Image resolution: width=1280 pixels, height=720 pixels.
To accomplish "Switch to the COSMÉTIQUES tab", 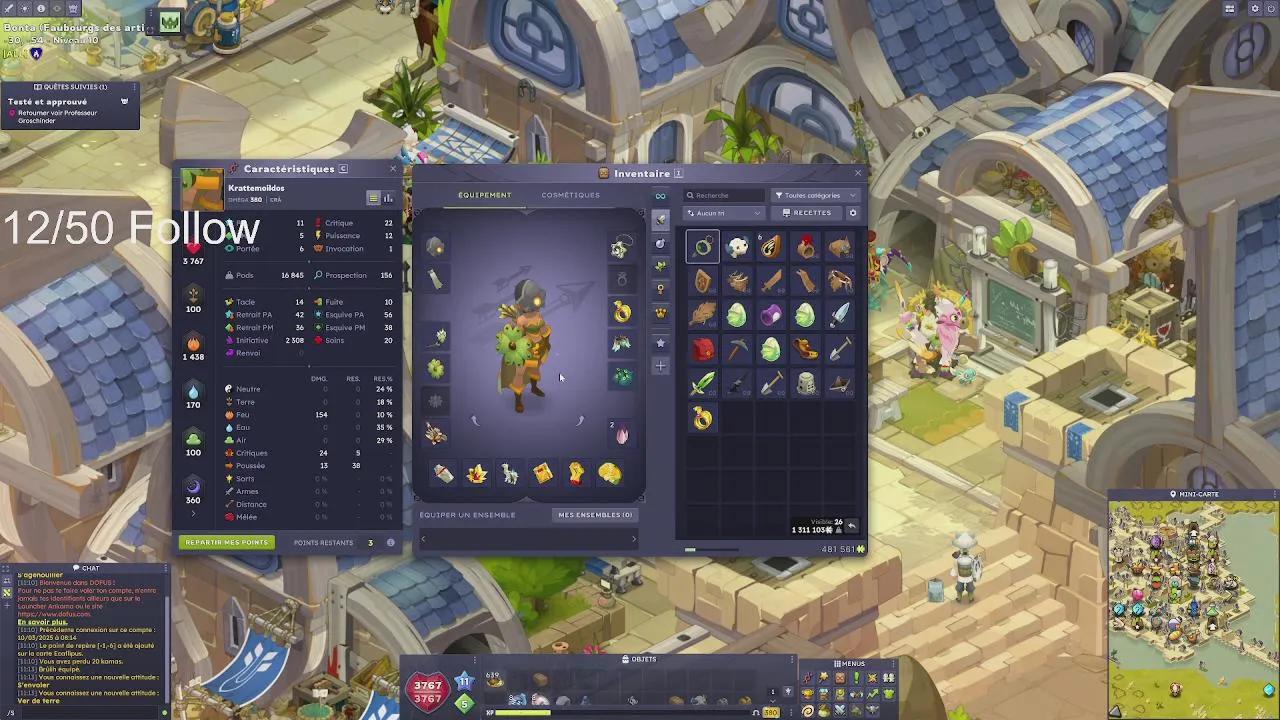I will tap(571, 195).
